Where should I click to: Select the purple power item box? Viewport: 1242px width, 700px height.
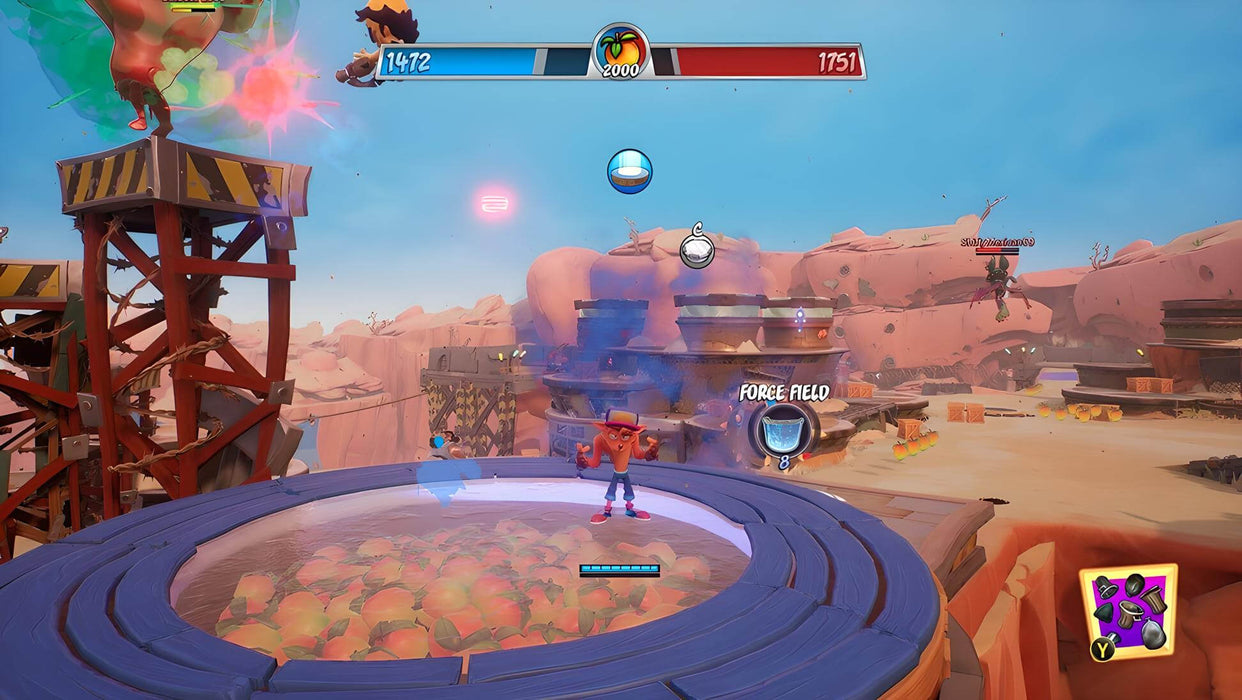(x=1128, y=611)
